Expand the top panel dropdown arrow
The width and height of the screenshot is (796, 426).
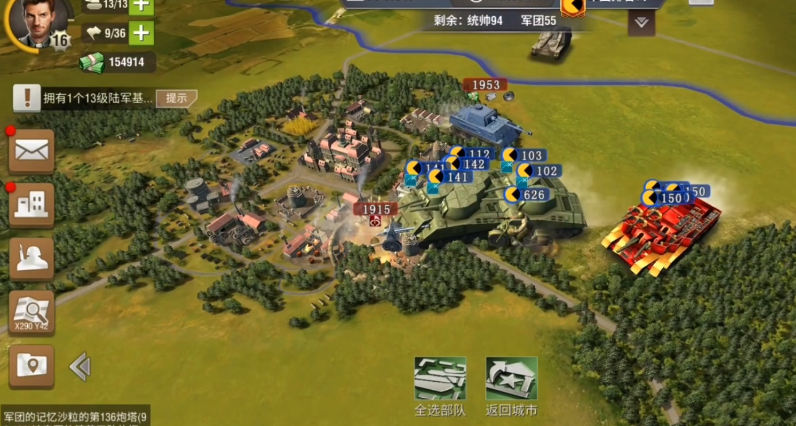click(x=642, y=22)
